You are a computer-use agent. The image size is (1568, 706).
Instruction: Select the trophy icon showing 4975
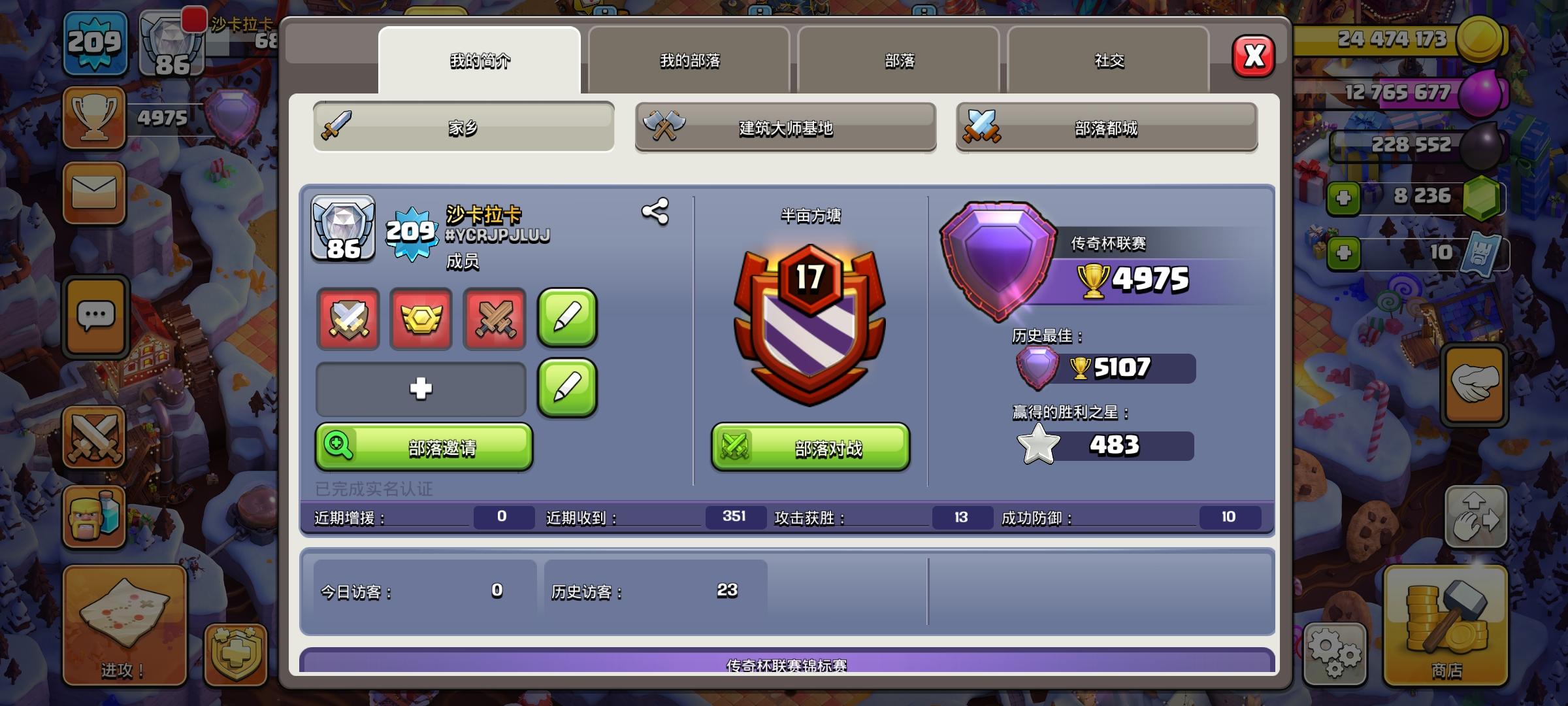[x=93, y=118]
